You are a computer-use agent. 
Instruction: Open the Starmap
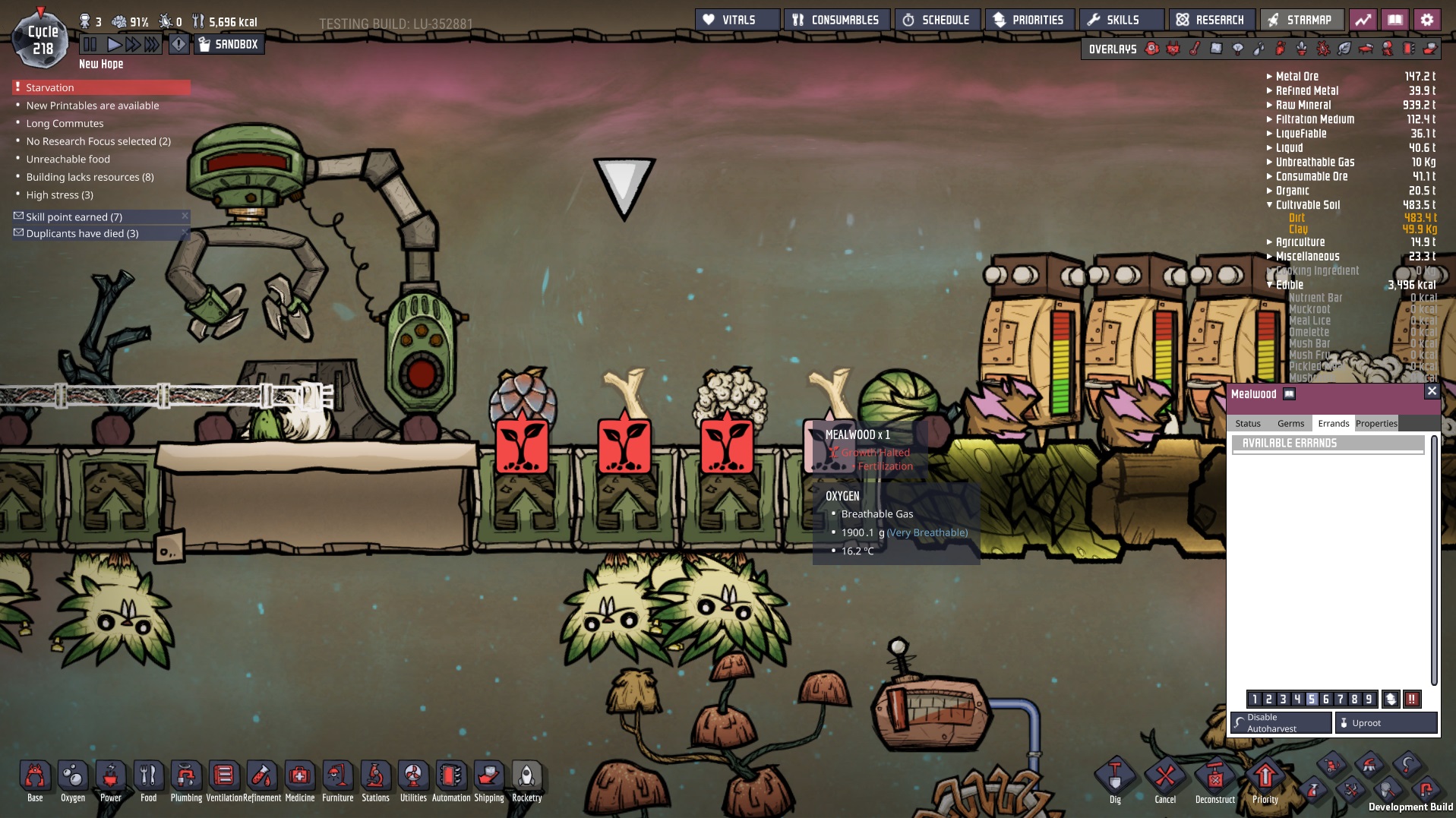(1300, 20)
